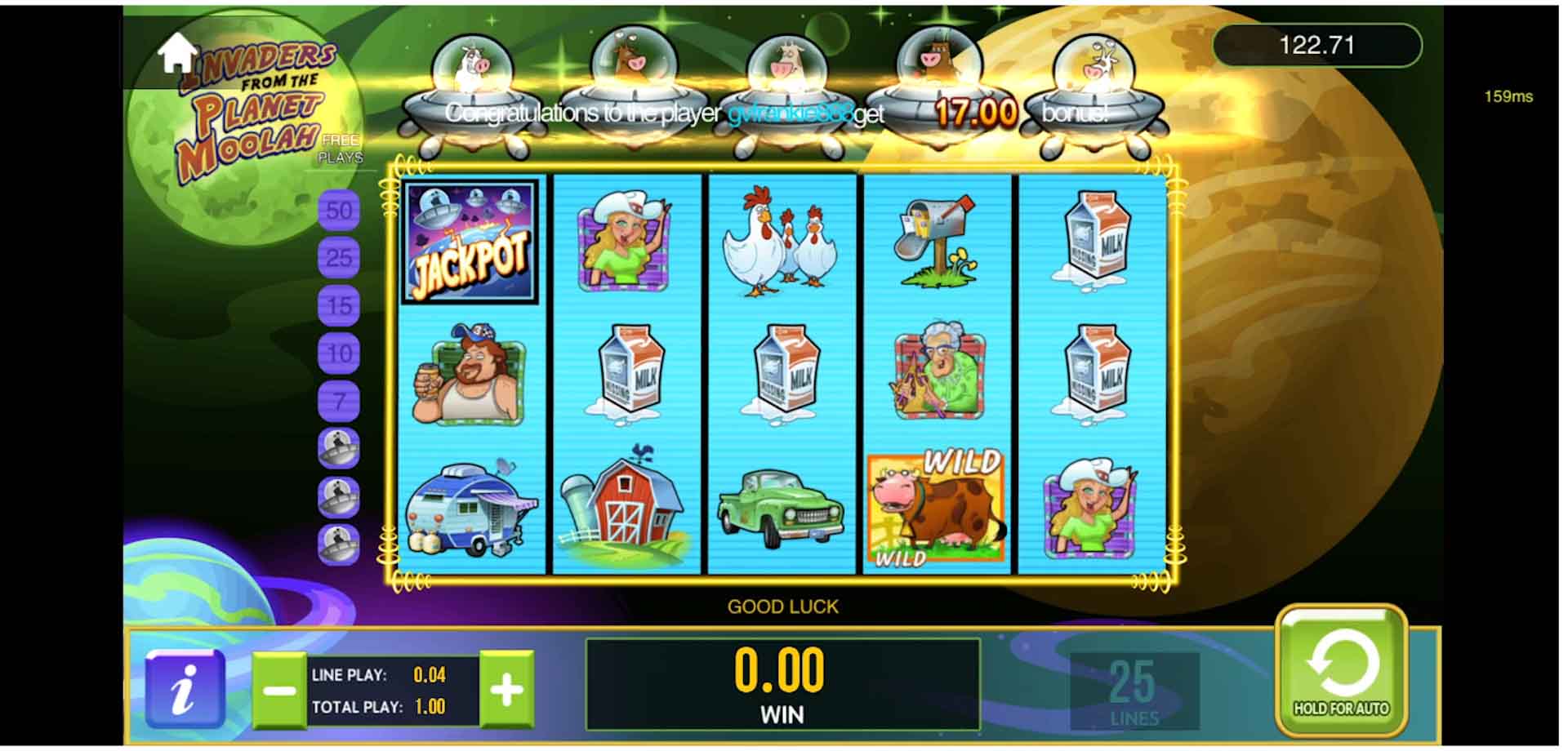This screenshot has width=1568, height=751.
Task: Decrease the line play amount
Action: tap(278, 691)
